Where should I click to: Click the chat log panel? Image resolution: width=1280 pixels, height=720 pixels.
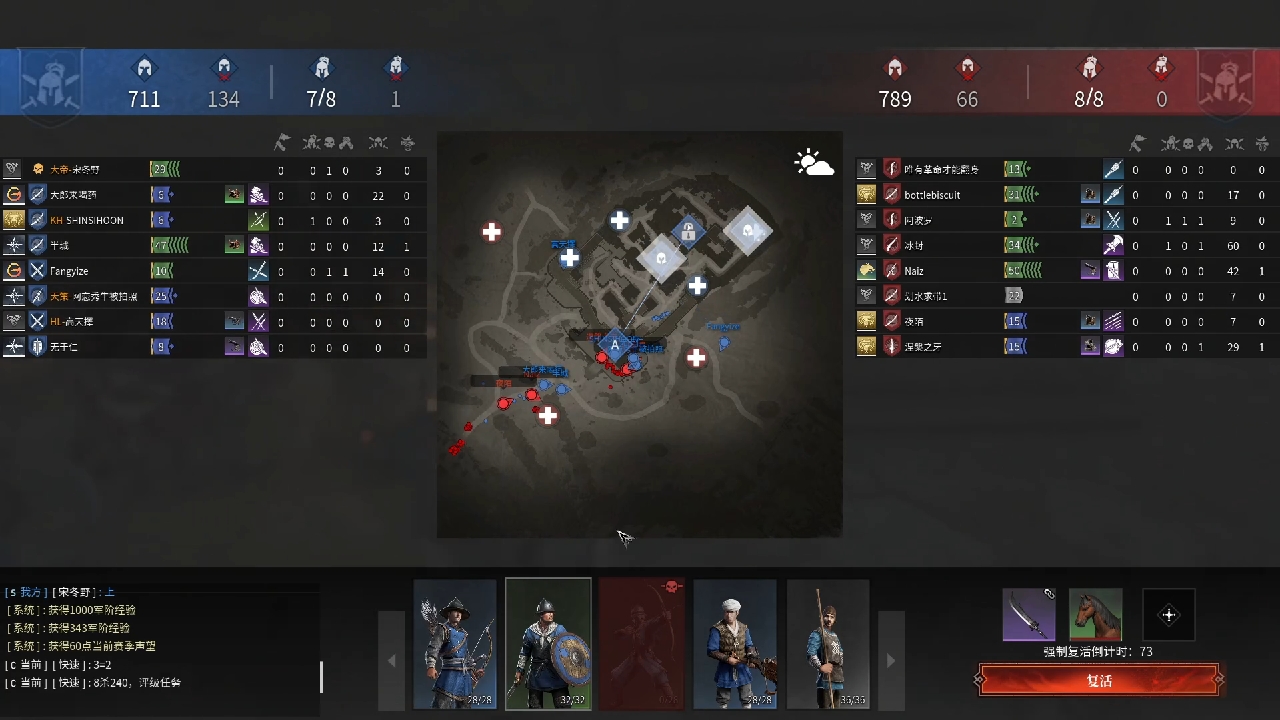(160, 638)
